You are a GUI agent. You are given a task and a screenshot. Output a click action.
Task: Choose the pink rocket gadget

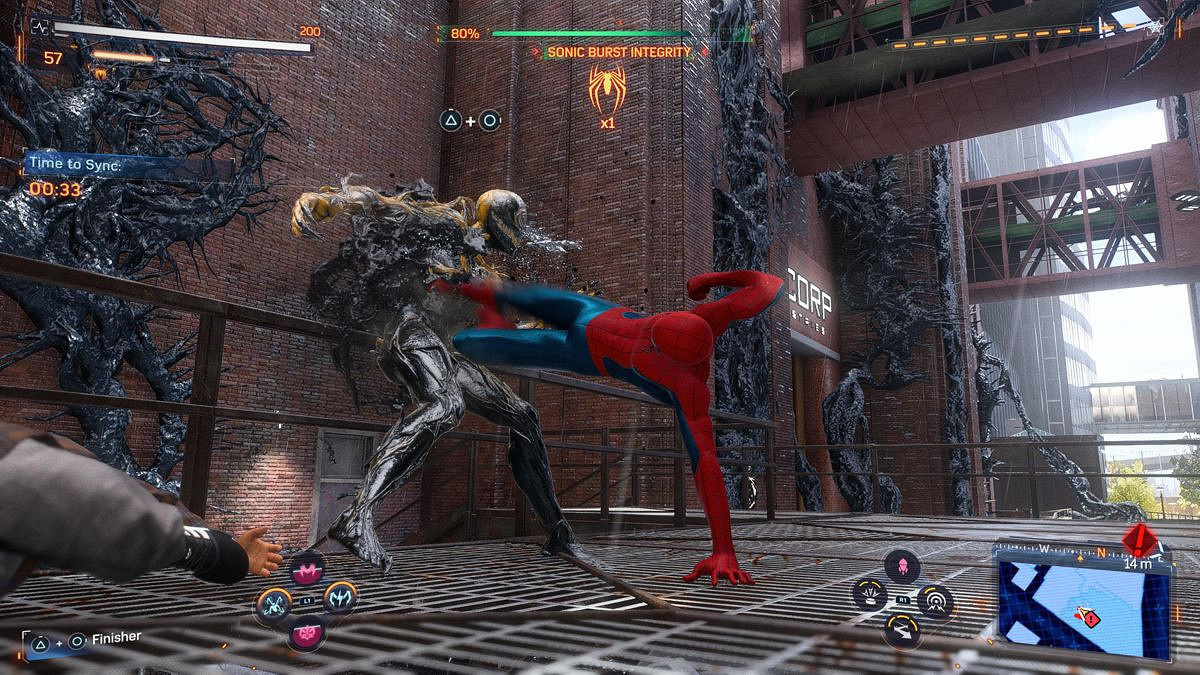(x=902, y=566)
